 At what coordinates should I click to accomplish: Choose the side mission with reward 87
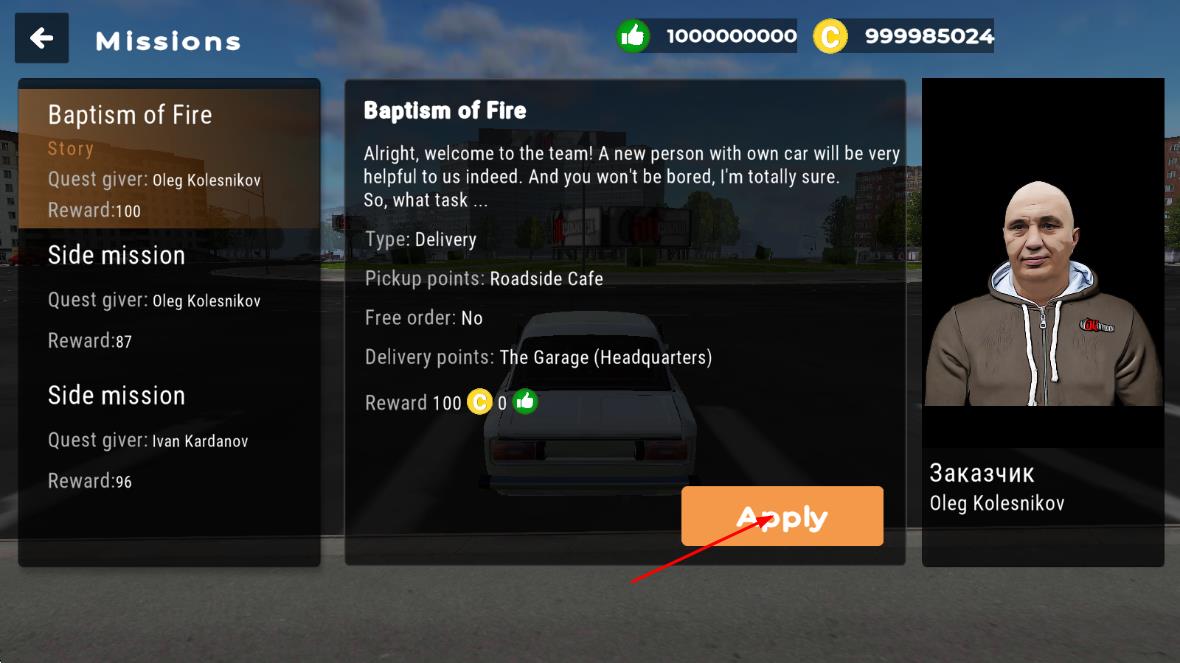169,297
